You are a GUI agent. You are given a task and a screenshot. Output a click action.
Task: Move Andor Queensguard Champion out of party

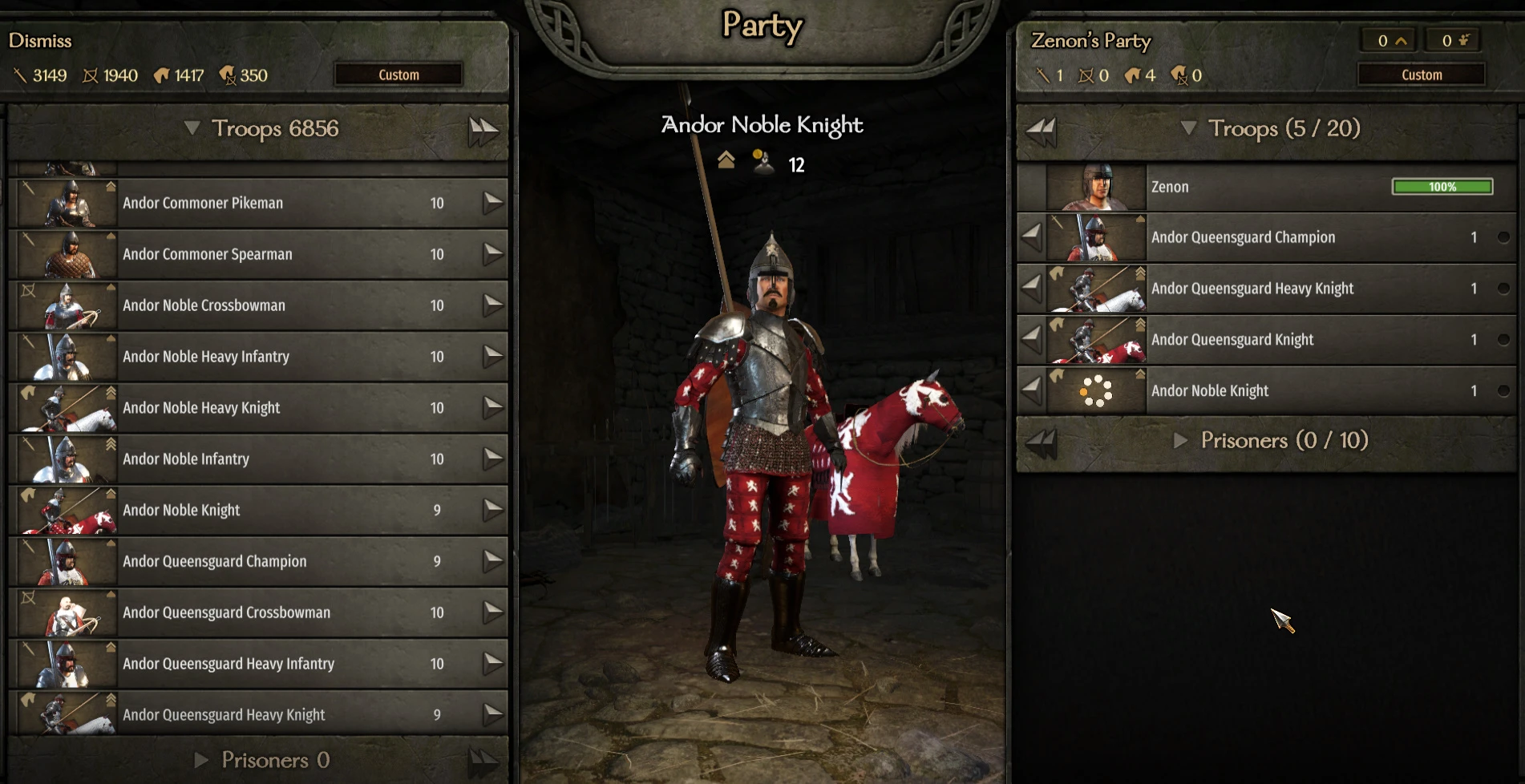coord(1032,237)
